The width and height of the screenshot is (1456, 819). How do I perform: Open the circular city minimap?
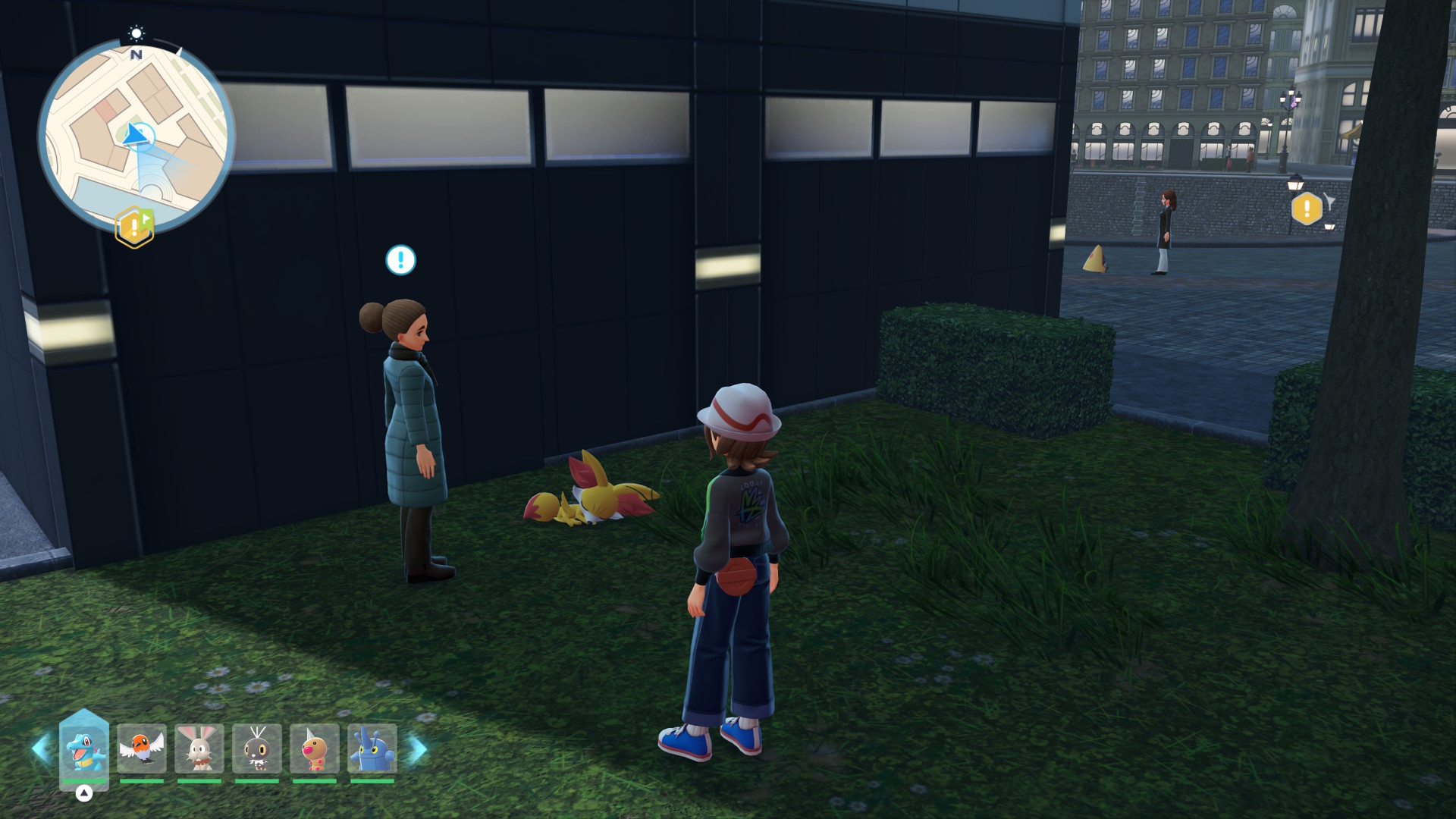click(x=136, y=136)
